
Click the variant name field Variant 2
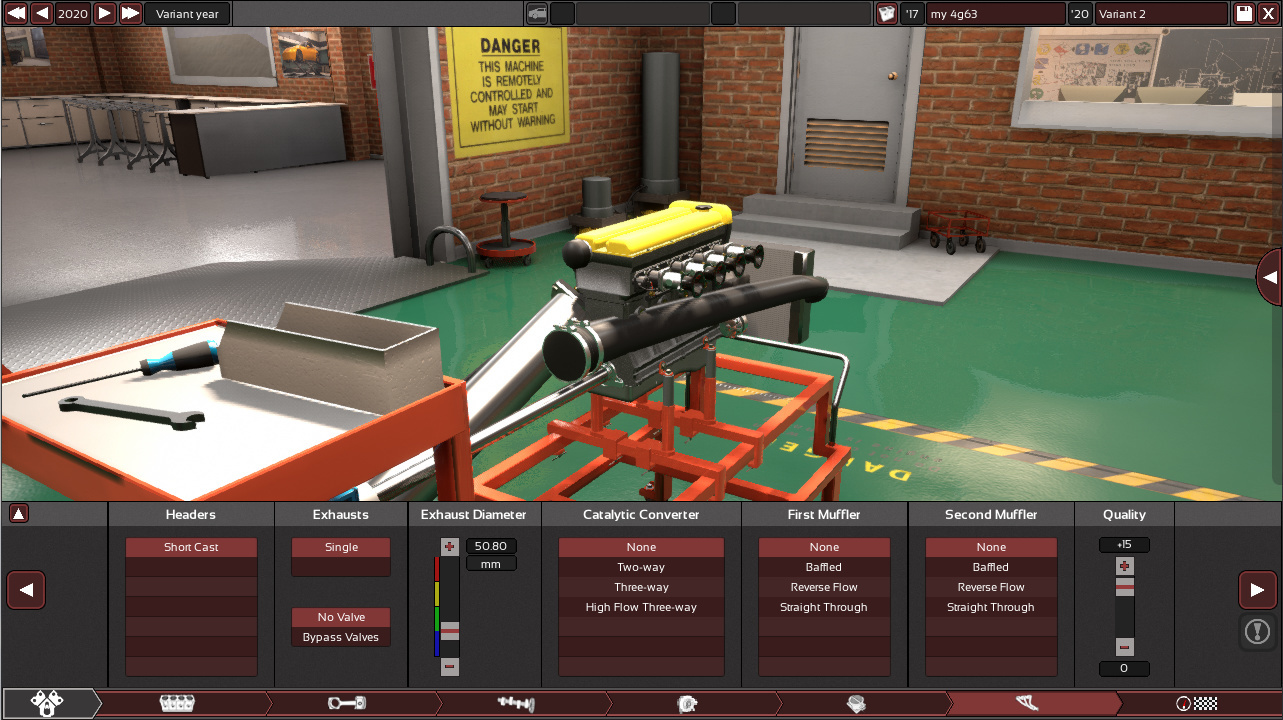click(x=1160, y=14)
